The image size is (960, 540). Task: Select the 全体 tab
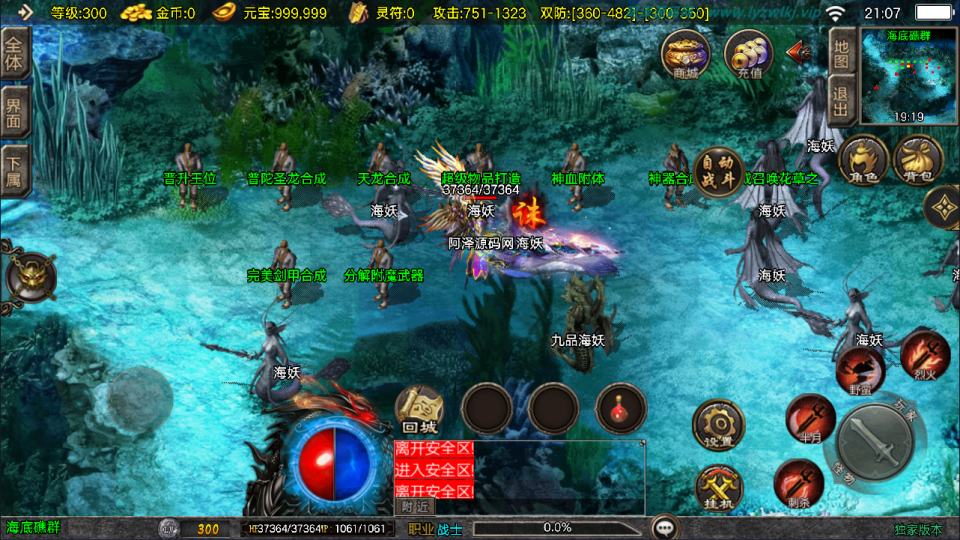[14, 52]
